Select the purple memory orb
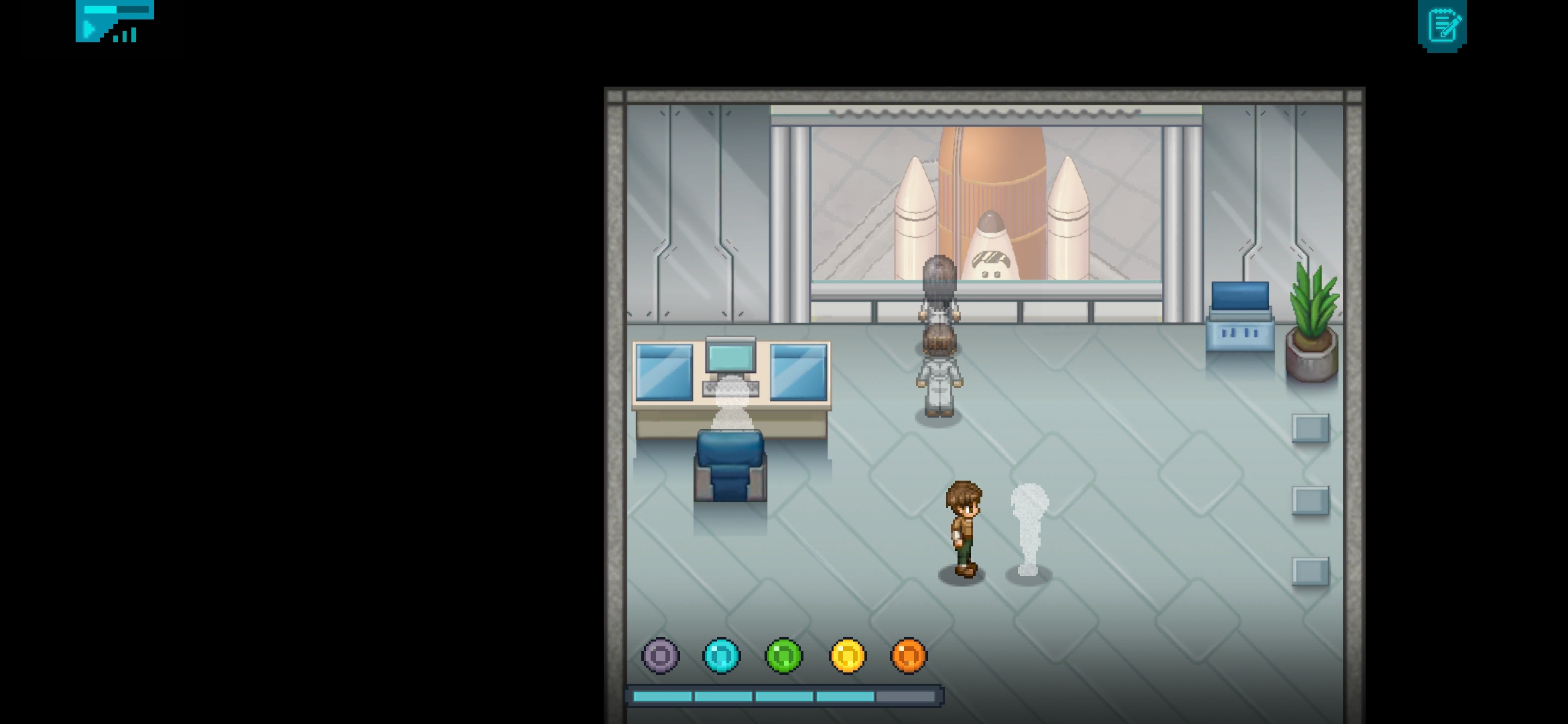This screenshot has width=1568, height=724. coord(661,655)
